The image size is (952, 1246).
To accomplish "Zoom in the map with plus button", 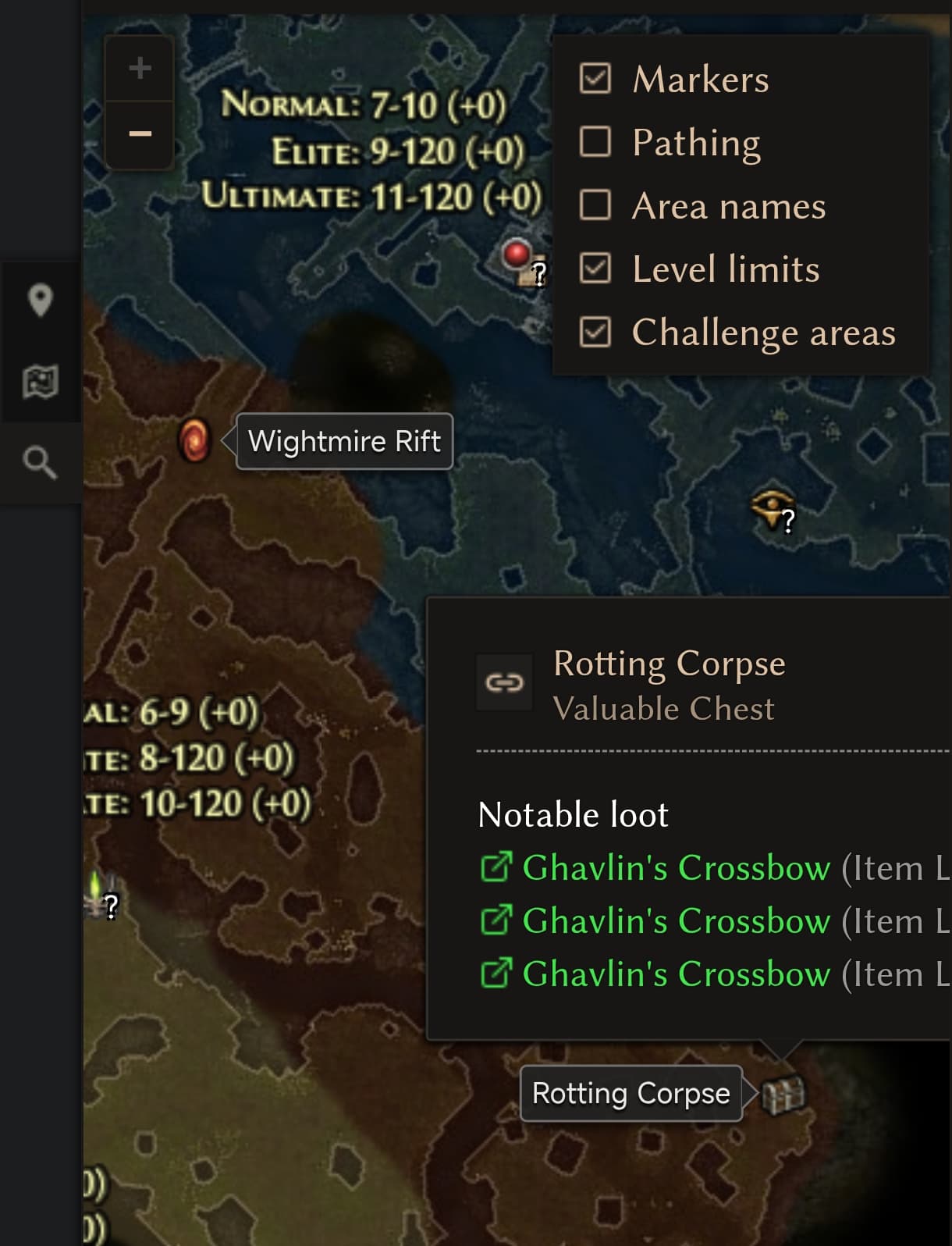I will tap(140, 69).
